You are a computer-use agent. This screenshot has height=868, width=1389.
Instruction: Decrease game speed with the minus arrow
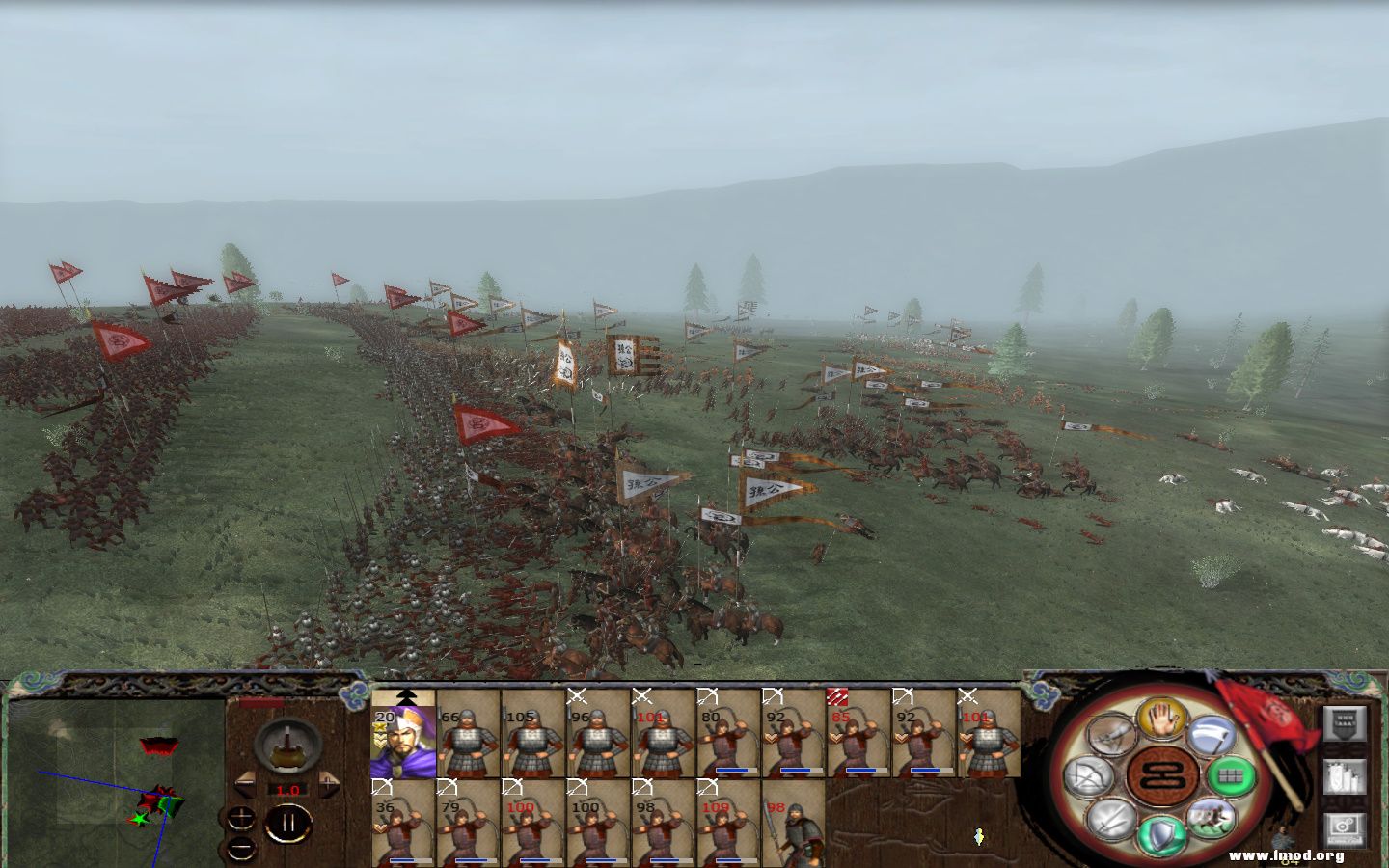(x=247, y=784)
